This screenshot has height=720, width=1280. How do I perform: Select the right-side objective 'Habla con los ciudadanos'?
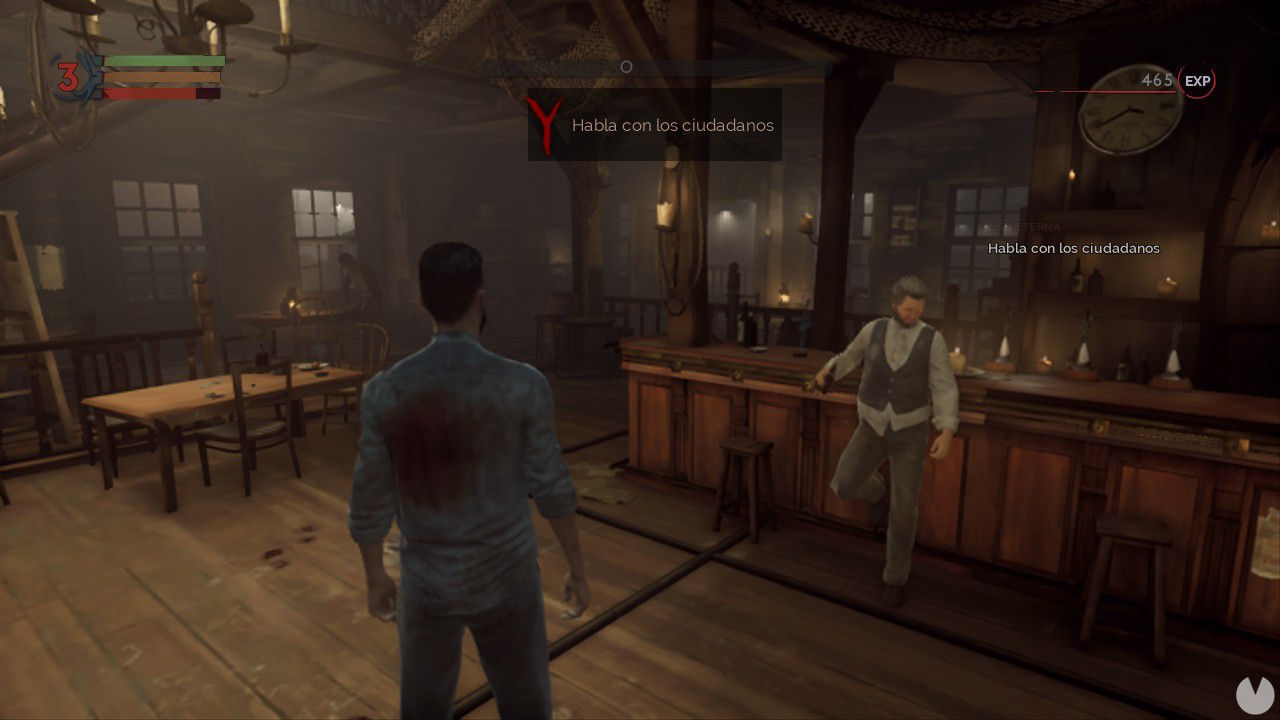pyautogui.click(x=1072, y=247)
